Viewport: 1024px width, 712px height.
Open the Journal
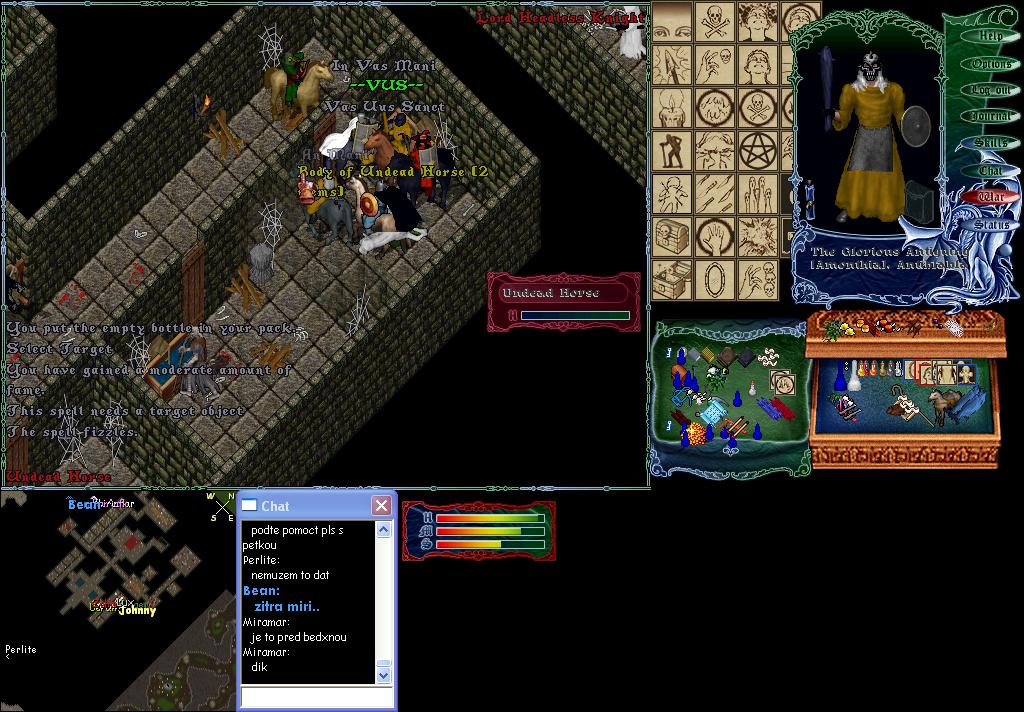(x=991, y=117)
